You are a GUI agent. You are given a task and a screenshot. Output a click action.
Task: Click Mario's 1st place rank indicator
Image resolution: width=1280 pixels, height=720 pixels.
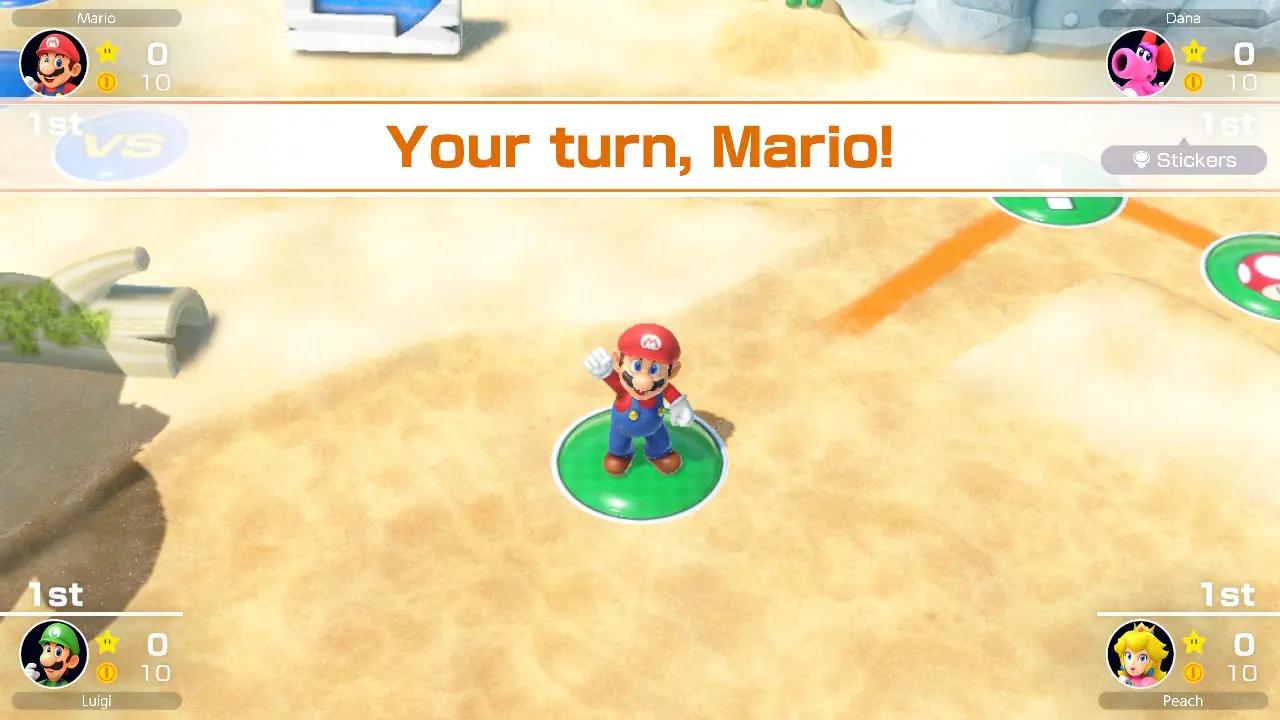tap(56, 124)
